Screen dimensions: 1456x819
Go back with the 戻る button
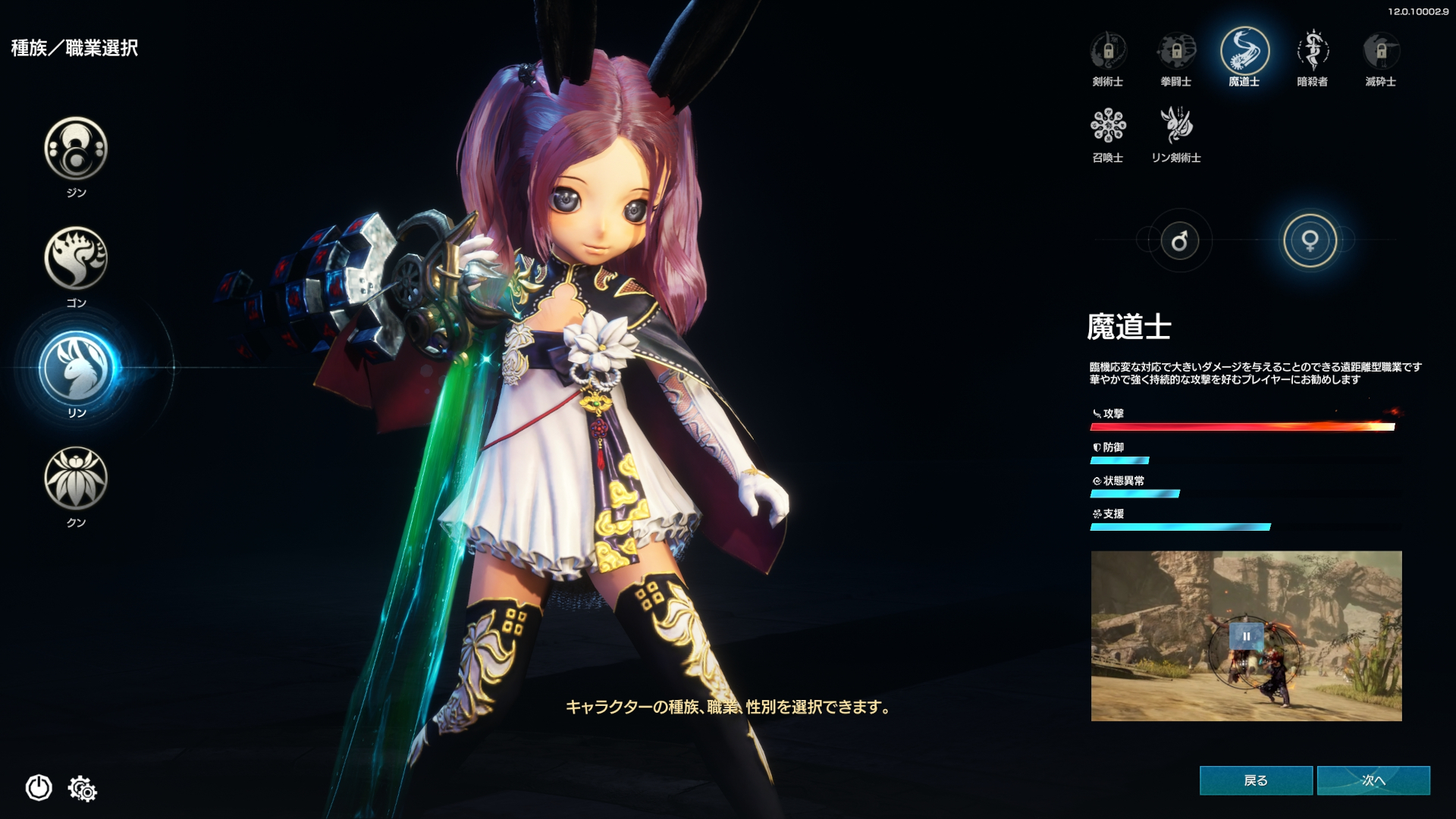coord(1256,780)
